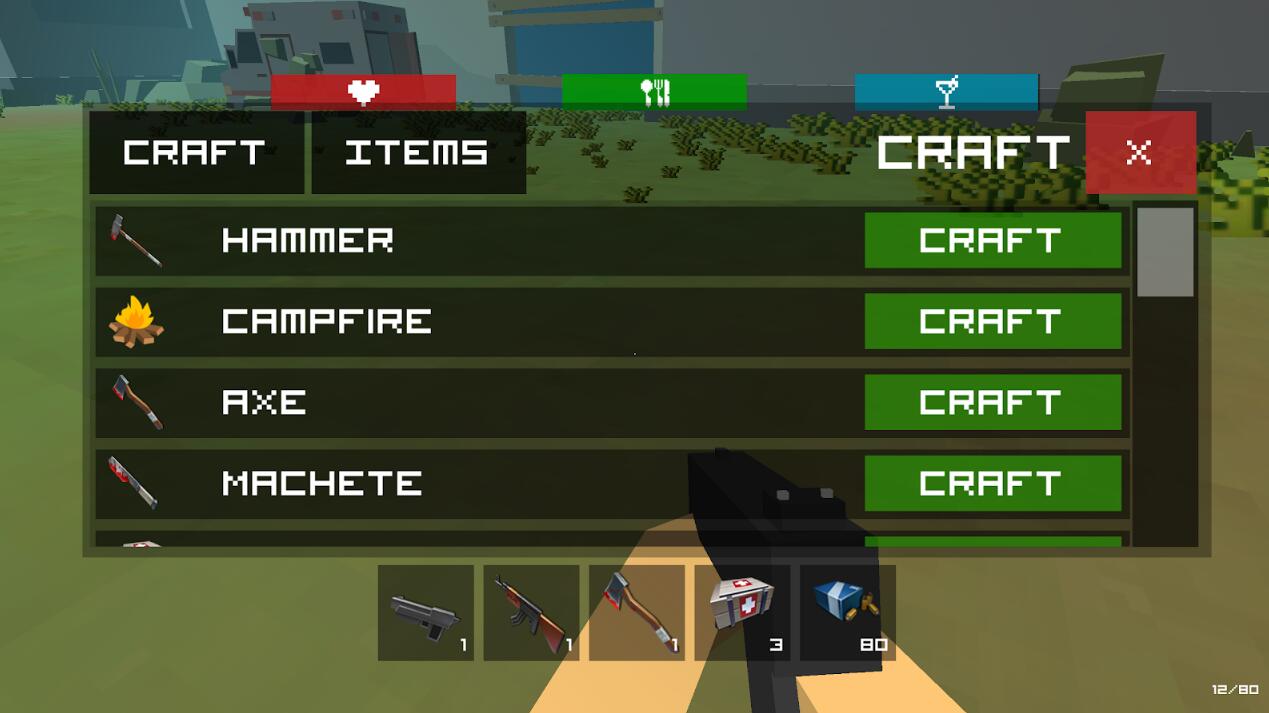Craft the Machete
The height and width of the screenshot is (713, 1269).
click(x=992, y=483)
